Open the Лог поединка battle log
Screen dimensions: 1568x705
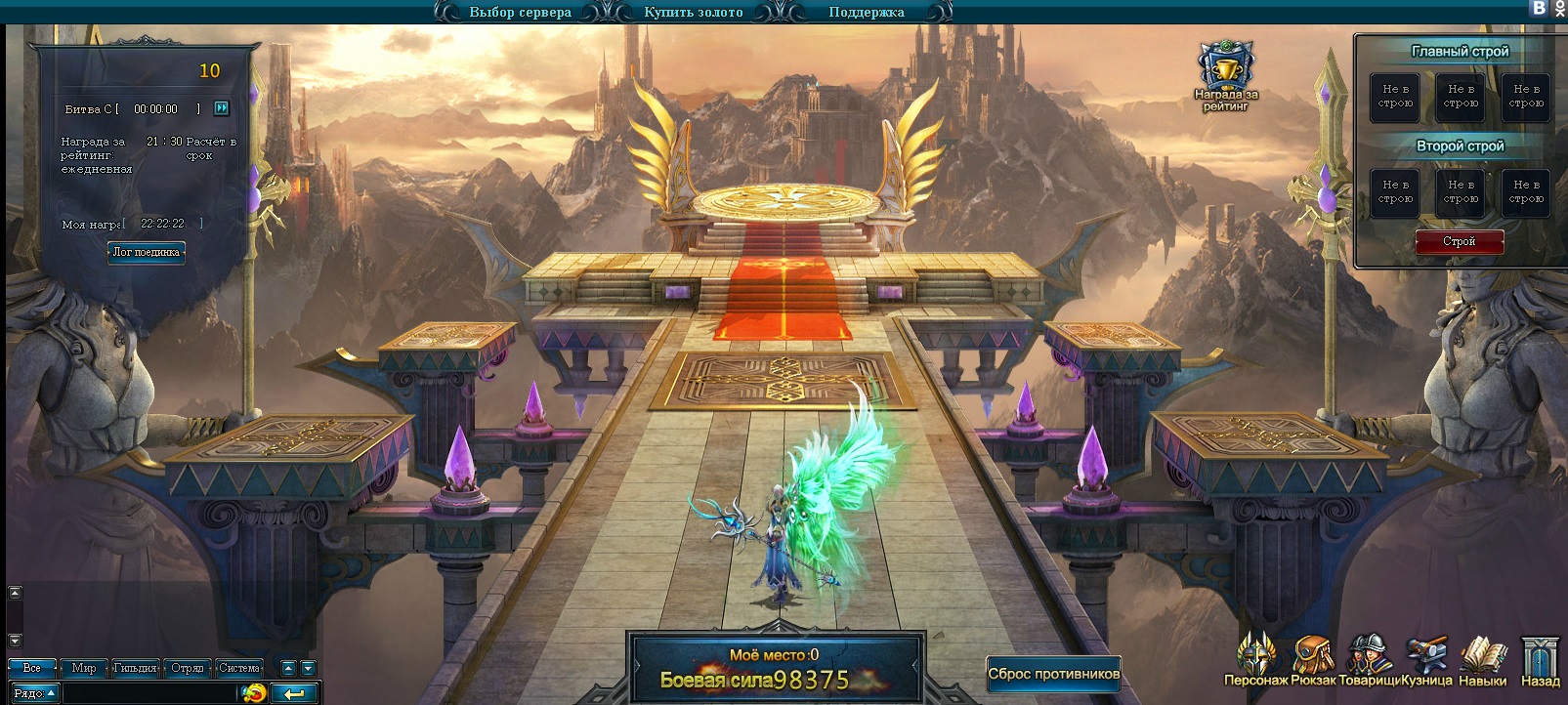click(x=147, y=252)
